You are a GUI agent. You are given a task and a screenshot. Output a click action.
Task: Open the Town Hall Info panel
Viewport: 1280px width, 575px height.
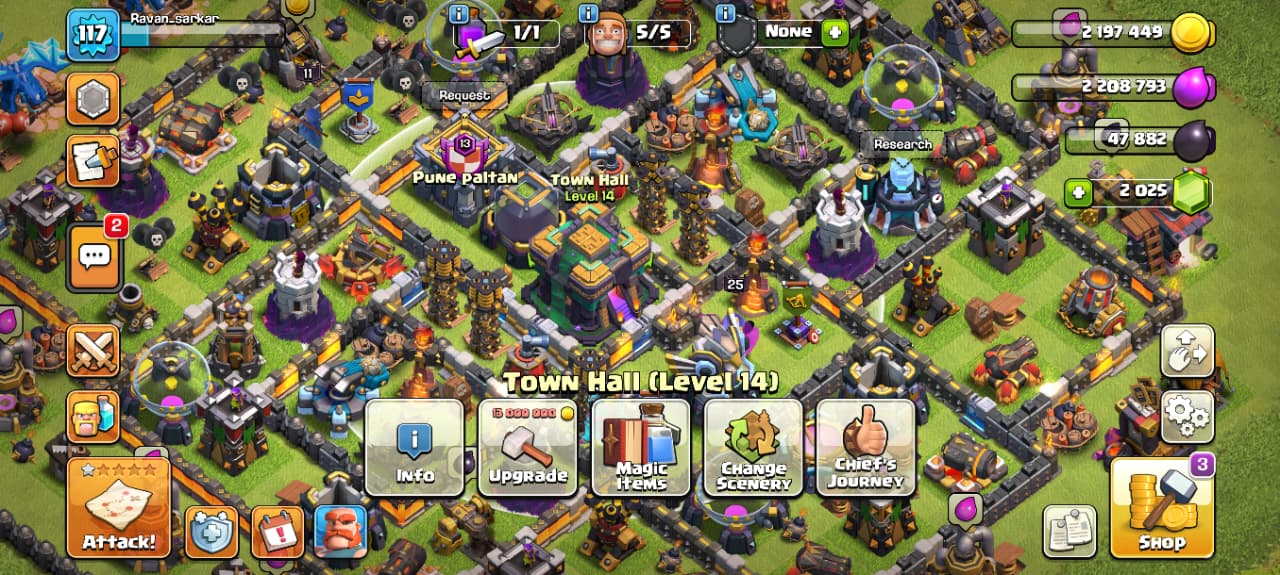[414, 447]
